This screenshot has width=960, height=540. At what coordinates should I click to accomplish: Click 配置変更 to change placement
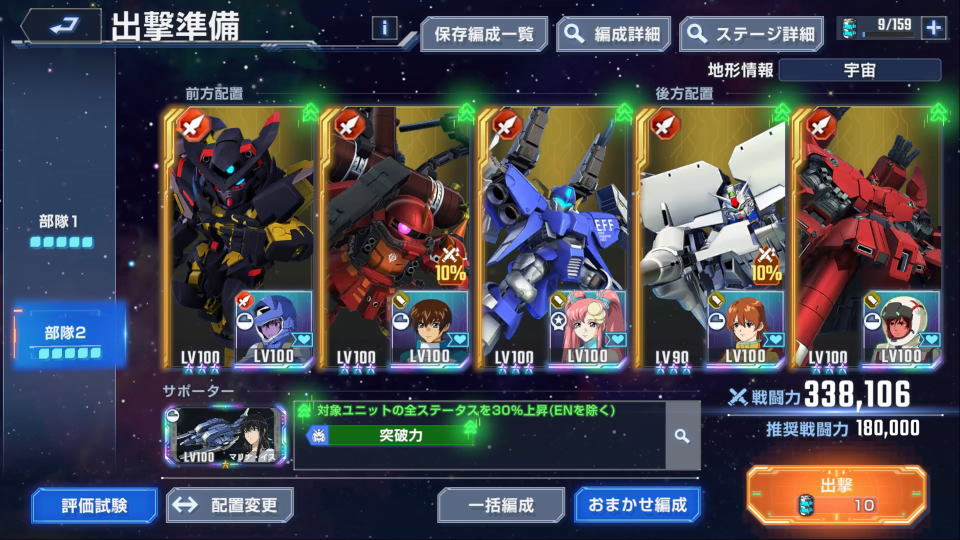pyautogui.click(x=230, y=505)
